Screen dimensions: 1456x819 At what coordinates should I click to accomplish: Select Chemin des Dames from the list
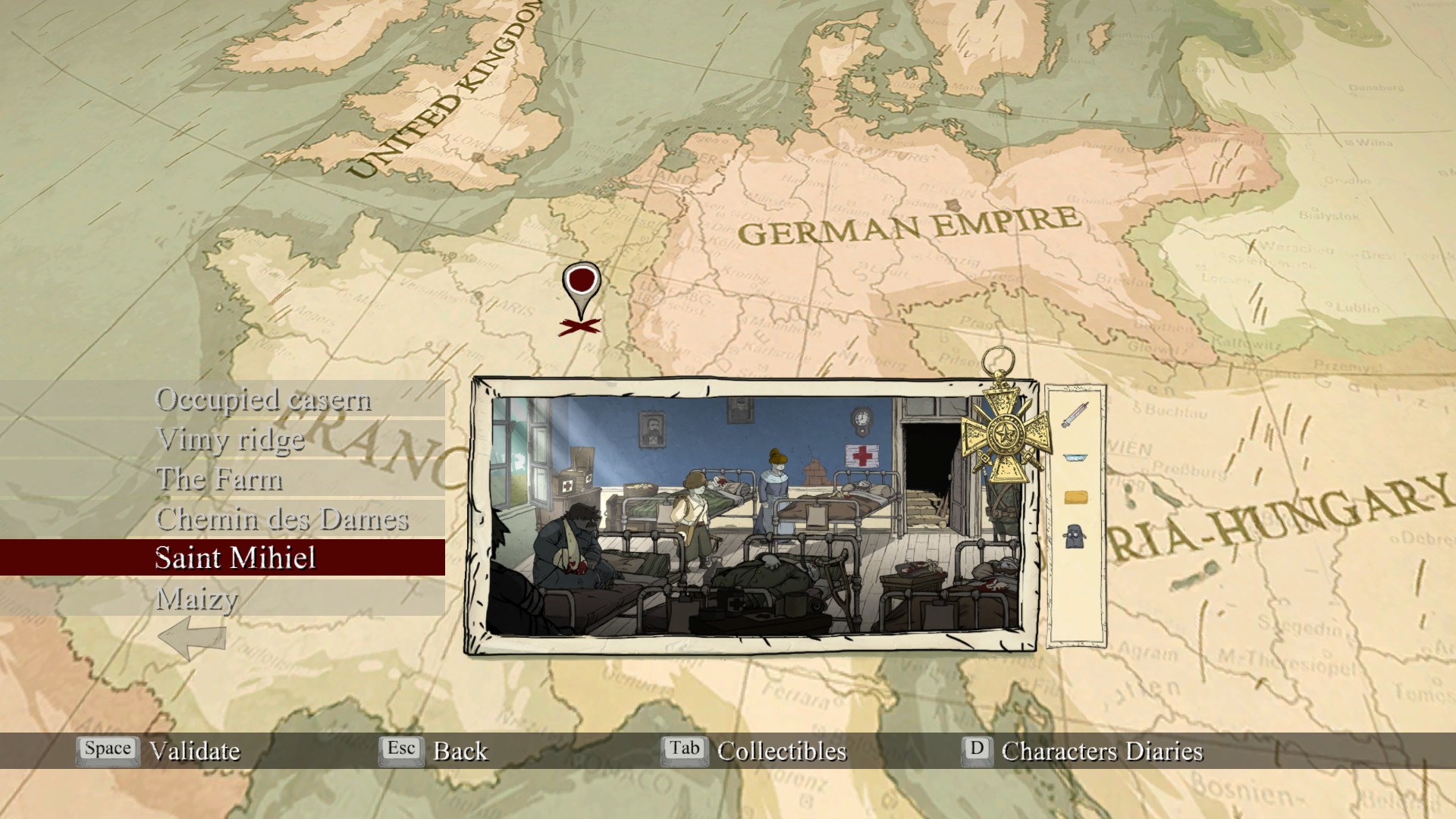click(x=281, y=519)
